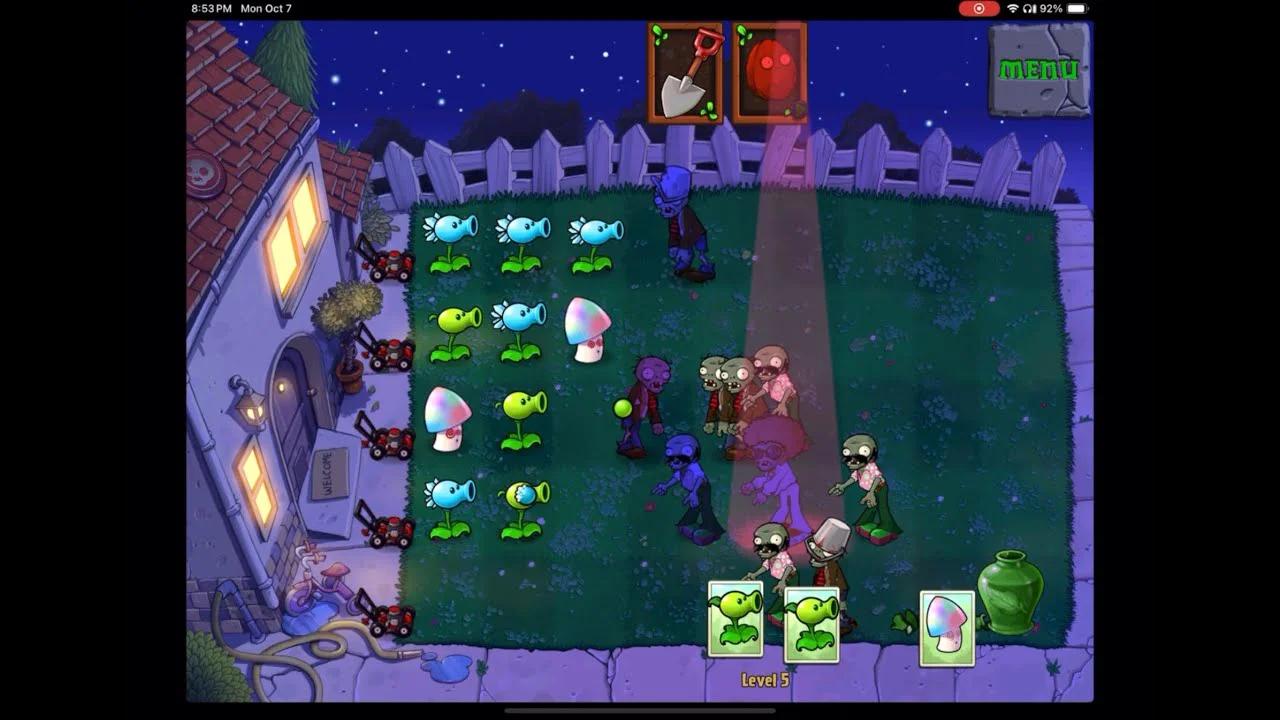
Task: Click the cellular signal icon in status bar
Action: pyautogui.click(x=1035, y=8)
